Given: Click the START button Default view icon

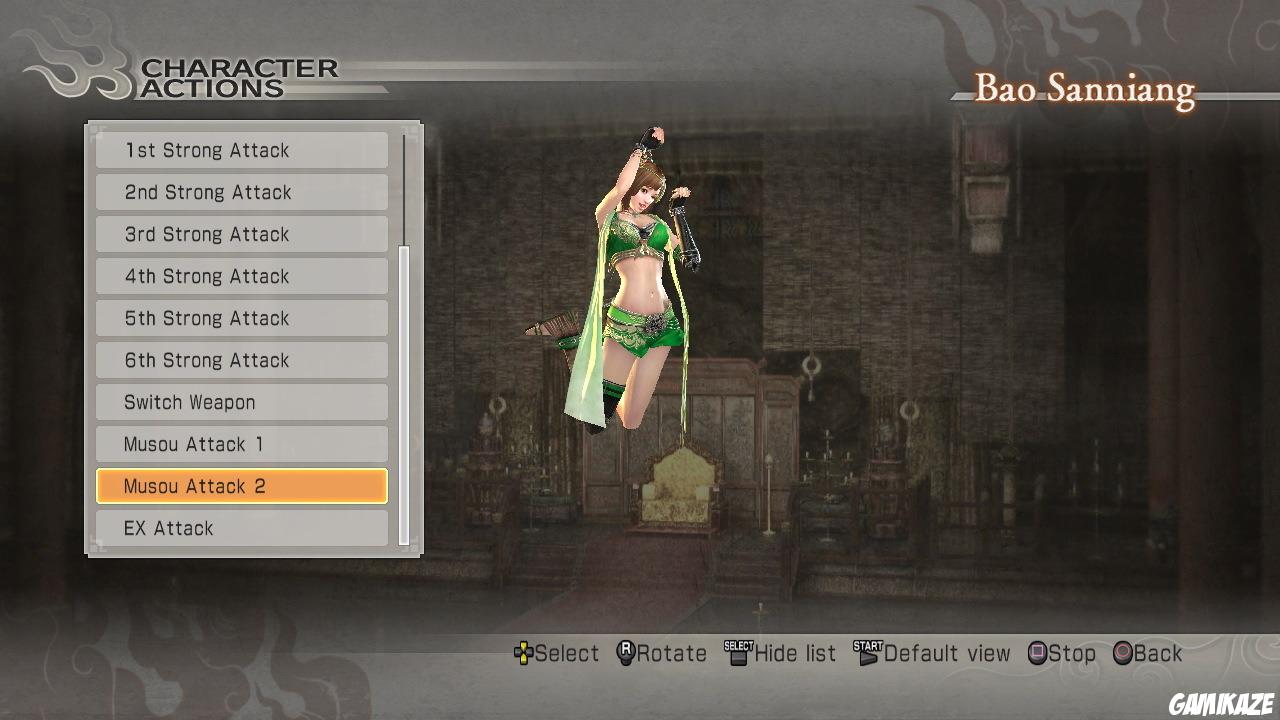Looking at the screenshot, I should coord(869,652).
